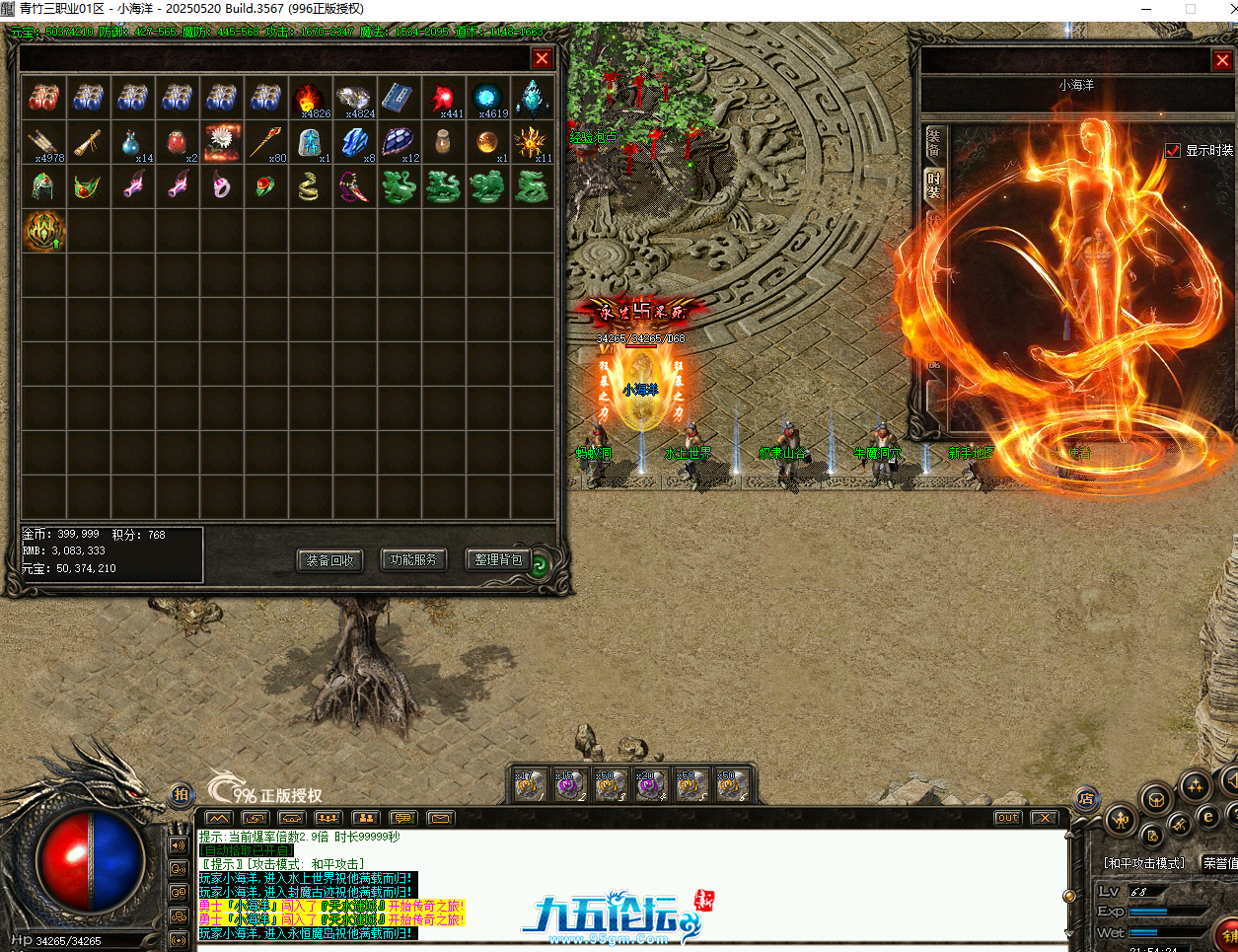Screen dimensions: 1238x952
Task: Click the golden emblem with green arrow
Action: [43, 231]
